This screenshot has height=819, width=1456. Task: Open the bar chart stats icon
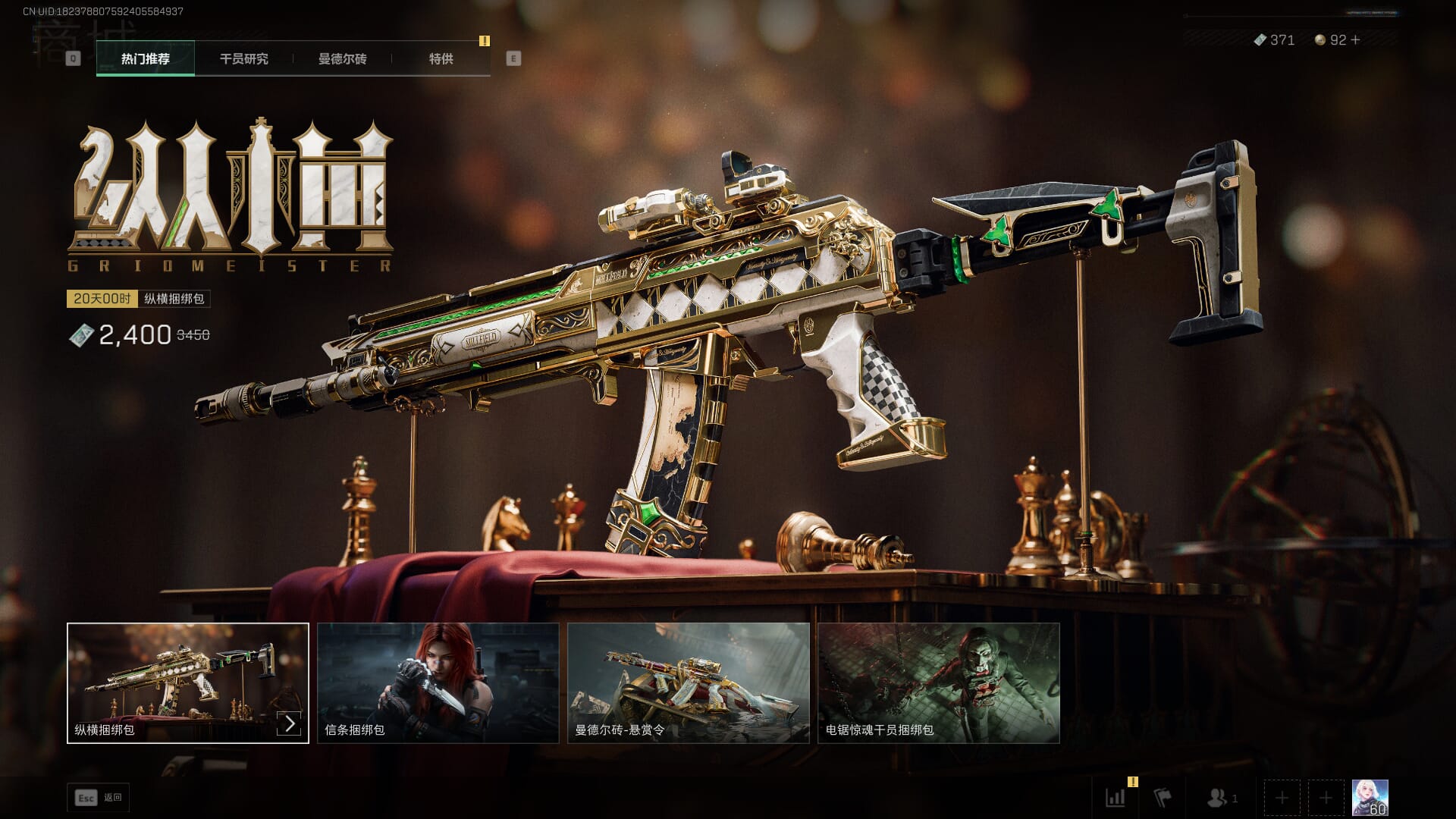1116,798
